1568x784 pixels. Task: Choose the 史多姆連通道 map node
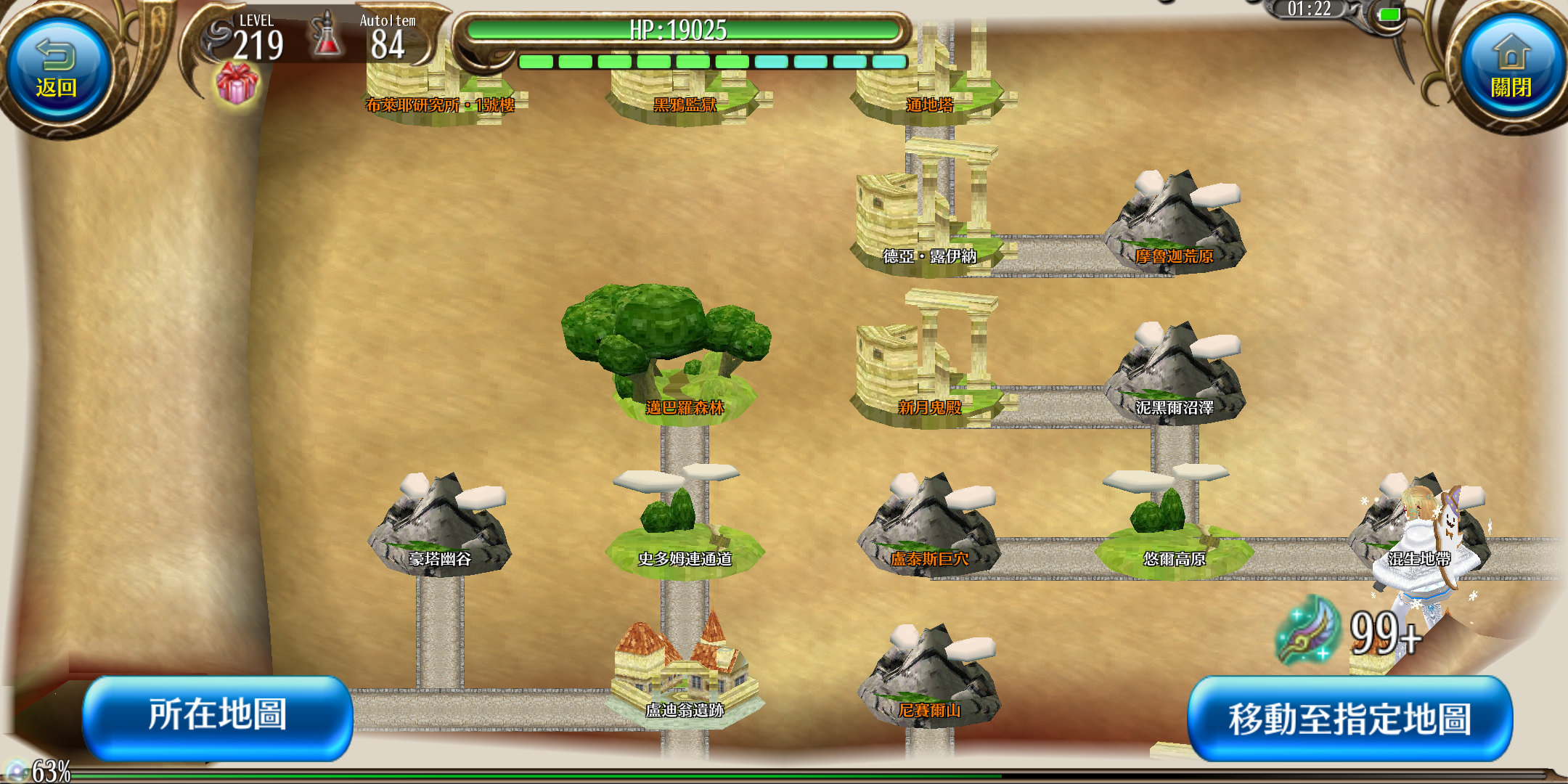coord(684,530)
